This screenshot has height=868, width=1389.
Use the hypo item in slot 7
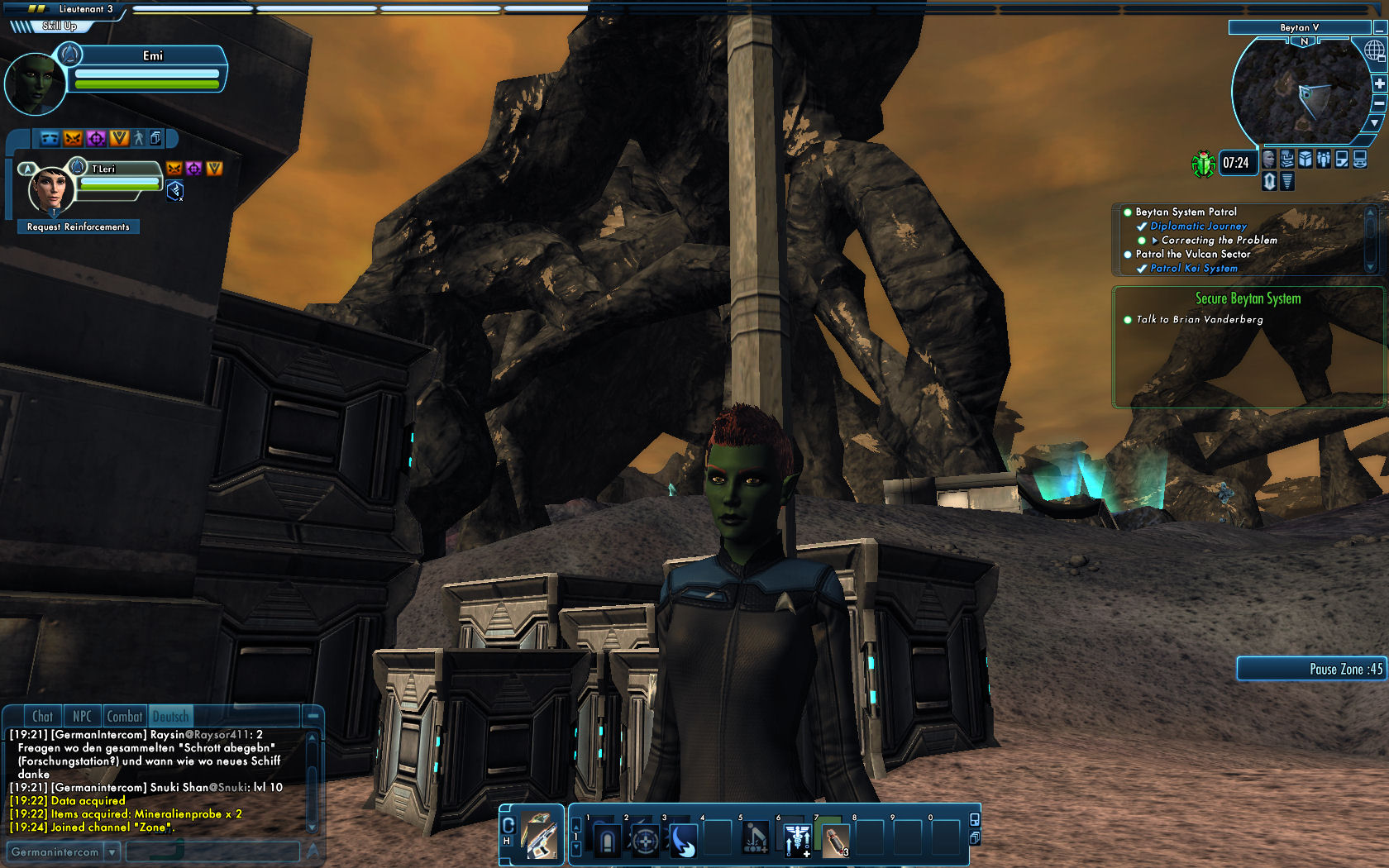(x=835, y=842)
